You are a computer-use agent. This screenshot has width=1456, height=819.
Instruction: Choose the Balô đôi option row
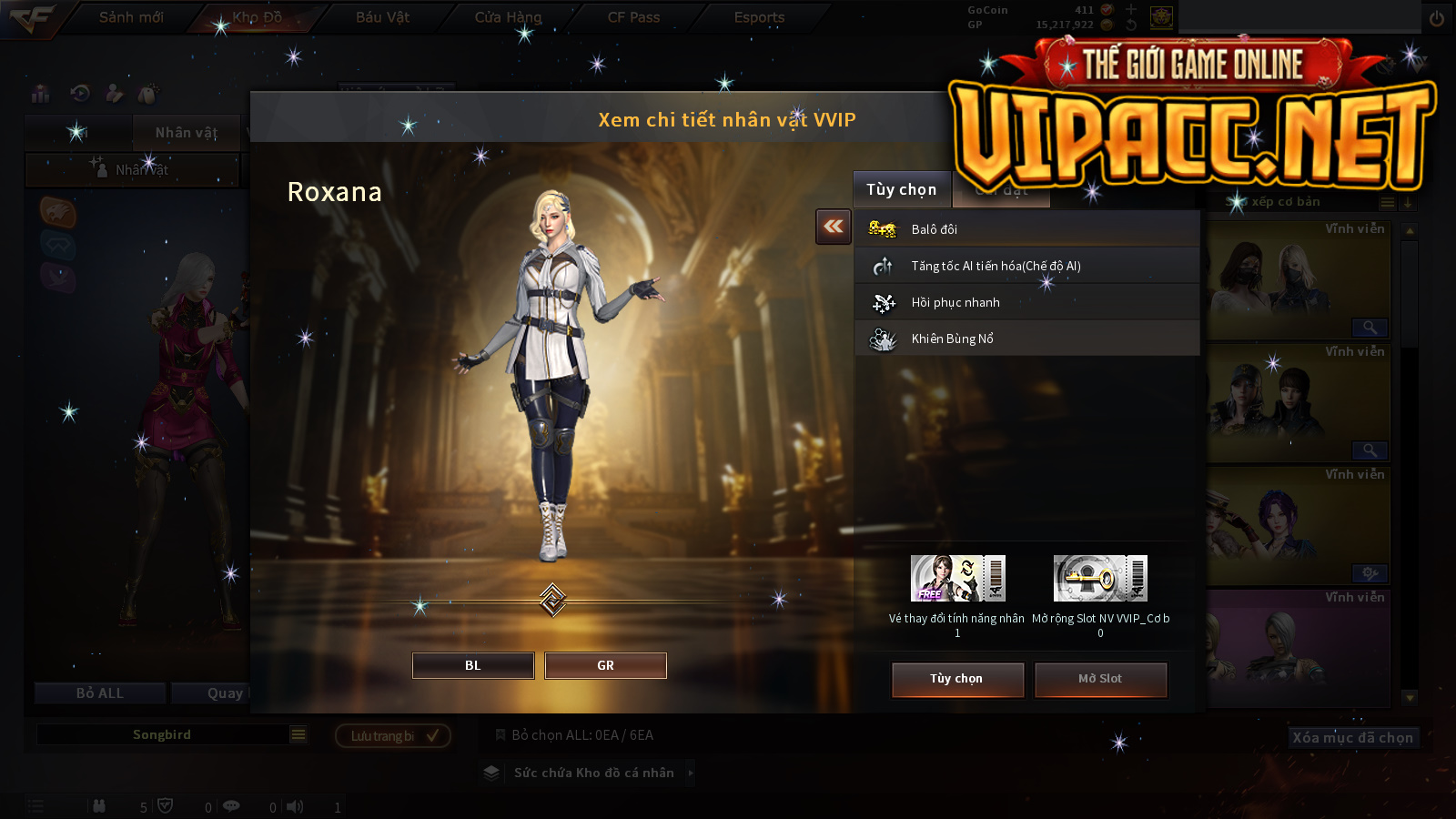coord(1026,229)
